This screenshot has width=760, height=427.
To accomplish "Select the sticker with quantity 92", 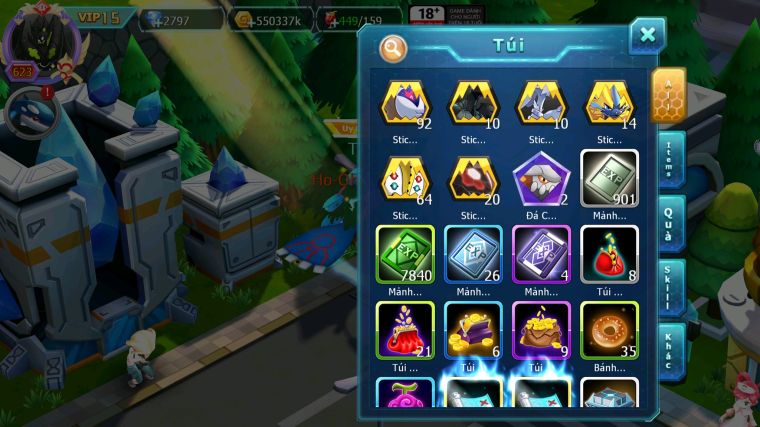I will tap(405, 103).
